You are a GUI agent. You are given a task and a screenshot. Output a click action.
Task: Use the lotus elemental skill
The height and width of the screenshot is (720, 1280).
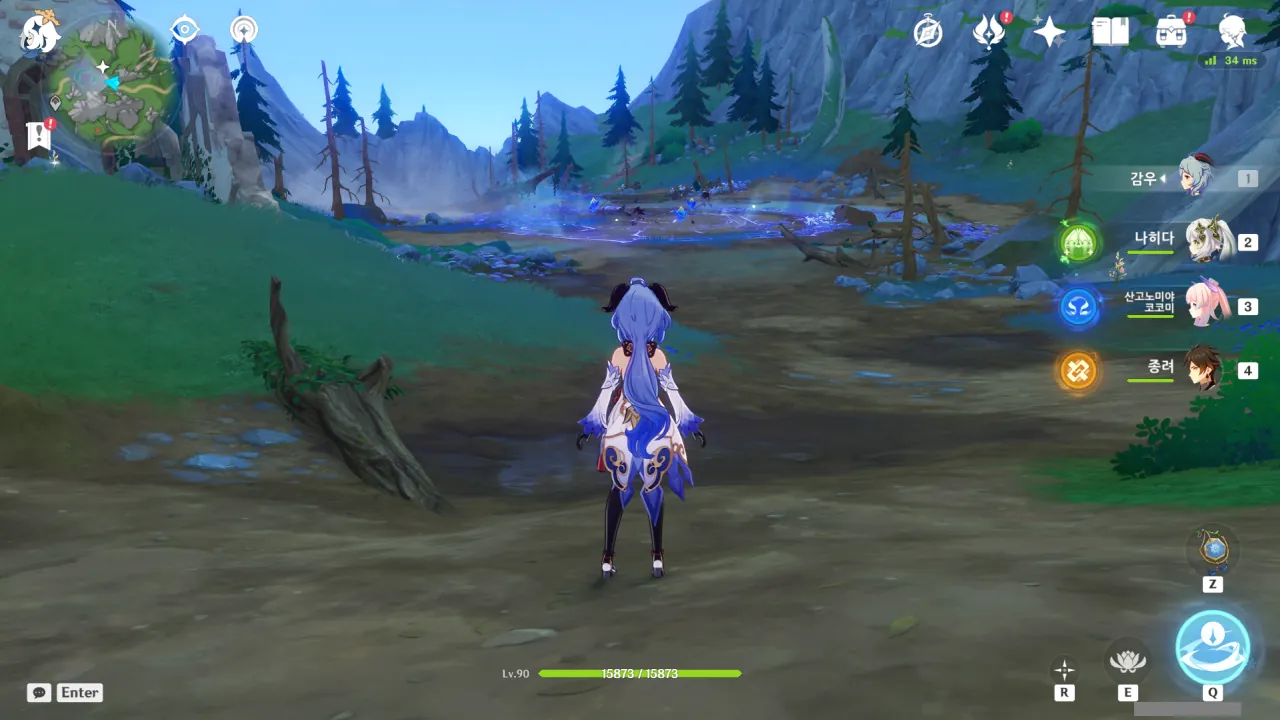(1127, 661)
